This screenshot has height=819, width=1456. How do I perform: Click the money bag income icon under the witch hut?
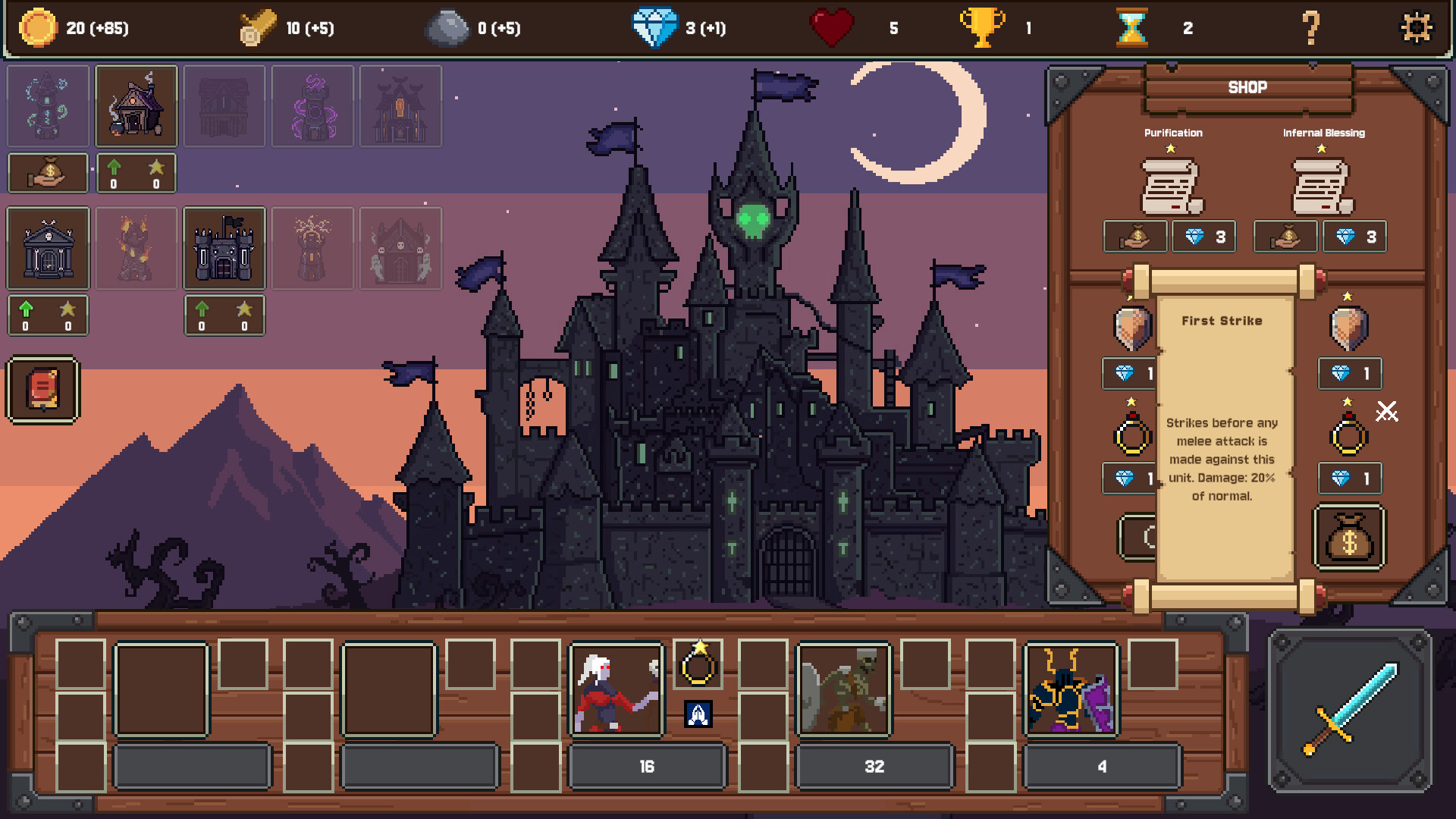pos(48,173)
